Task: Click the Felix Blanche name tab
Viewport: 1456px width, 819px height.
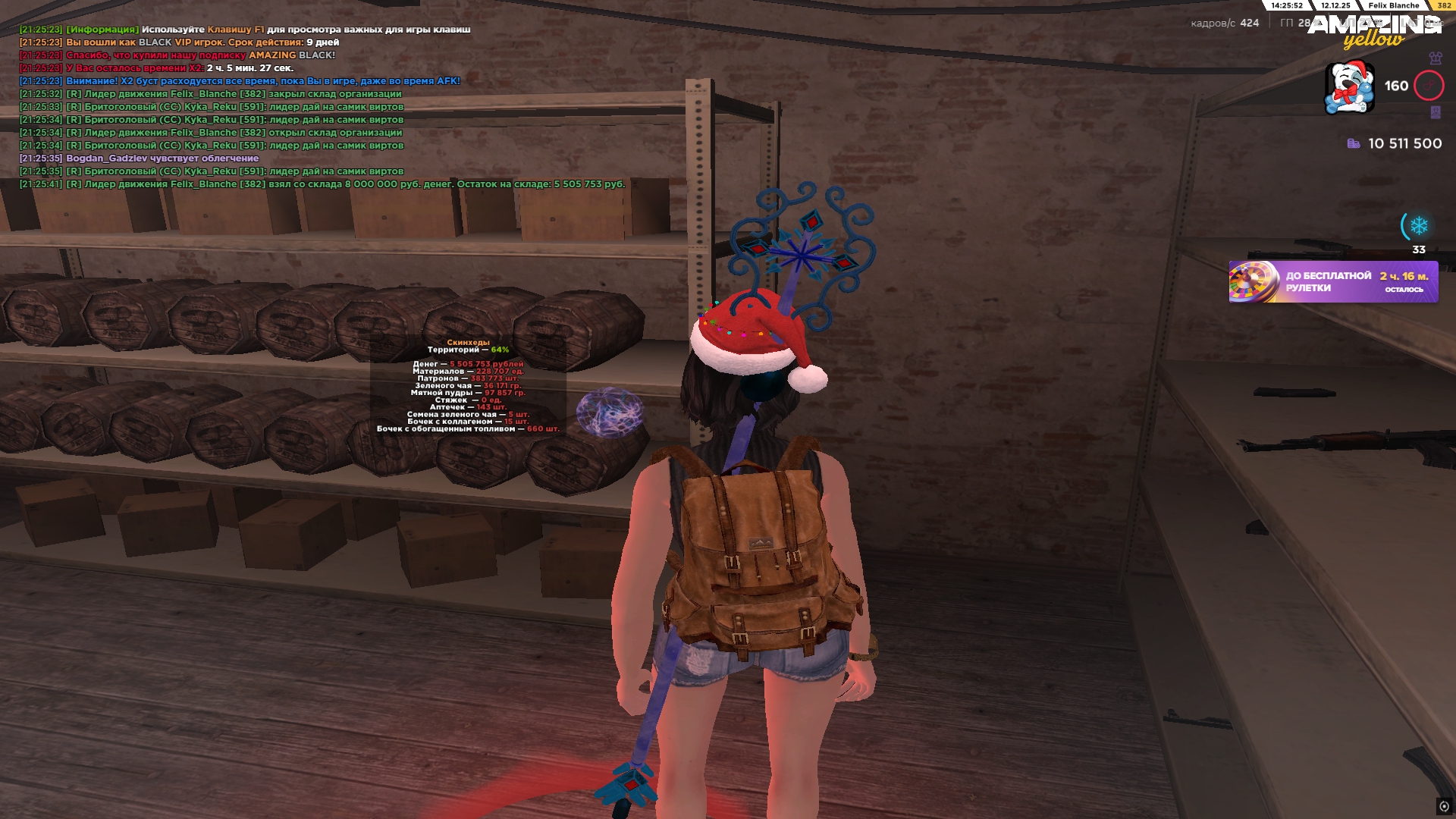Action: click(1393, 5)
